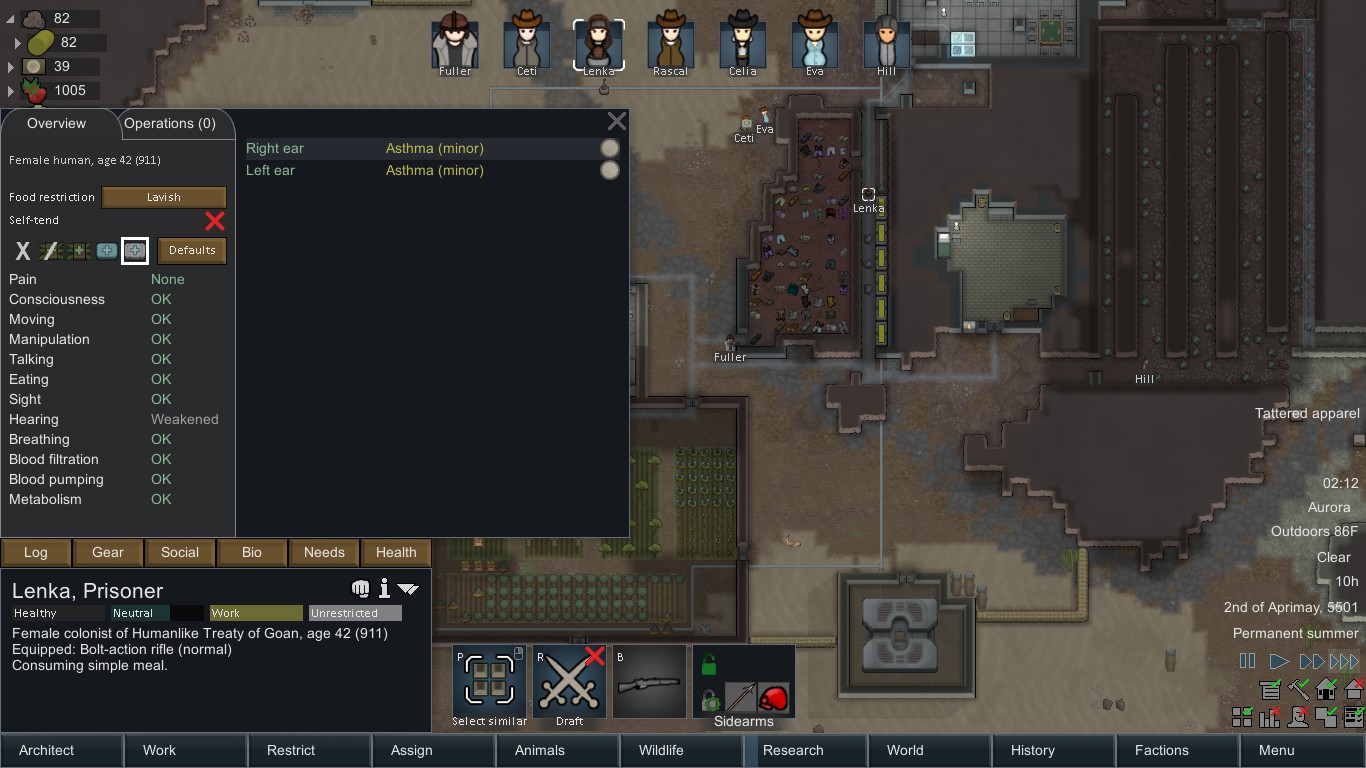Toggle the roof overlay visibility icon
This screenshot has height=768, width=1366.
click(1354, 691)
